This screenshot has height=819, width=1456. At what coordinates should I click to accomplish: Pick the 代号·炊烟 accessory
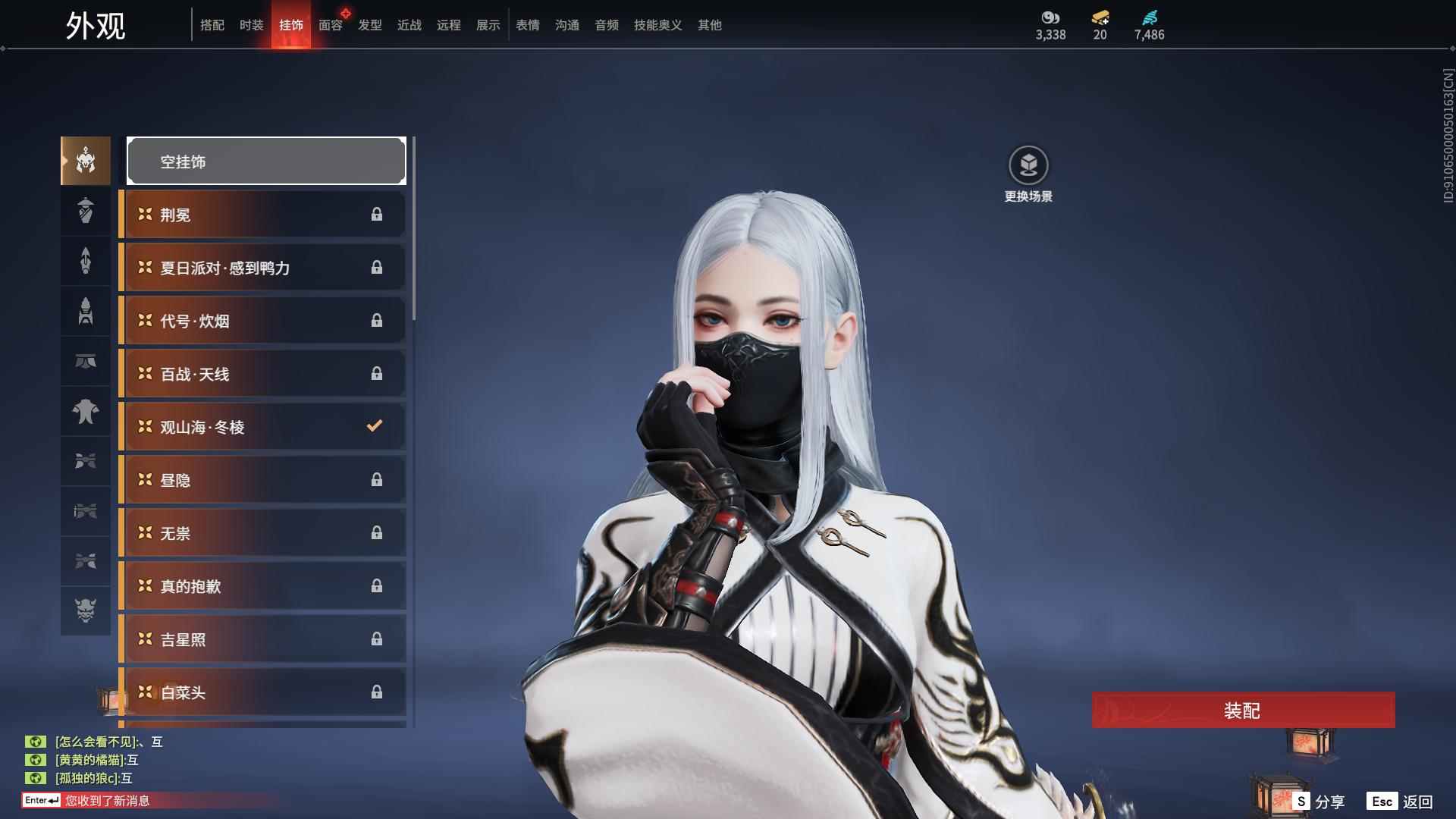[x=262, y=321]
